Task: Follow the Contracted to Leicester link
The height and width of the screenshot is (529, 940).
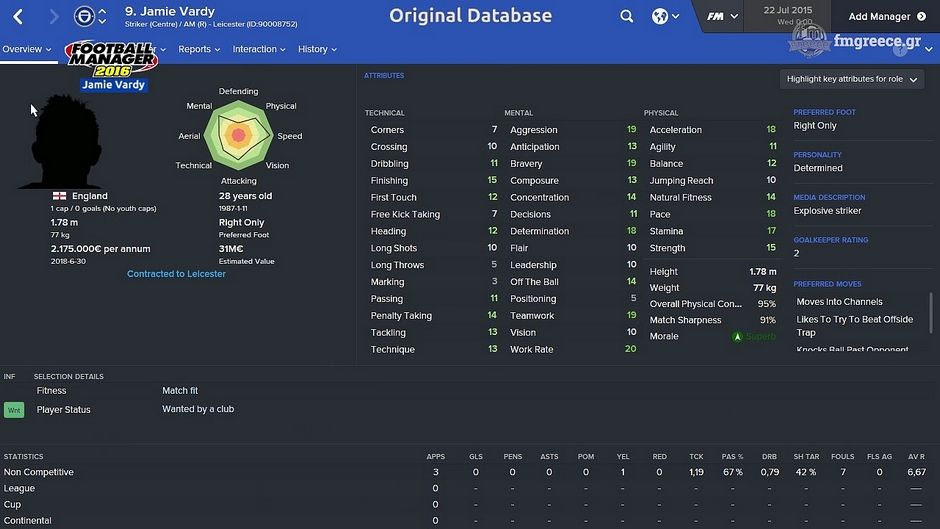Action: click(177, 274)
